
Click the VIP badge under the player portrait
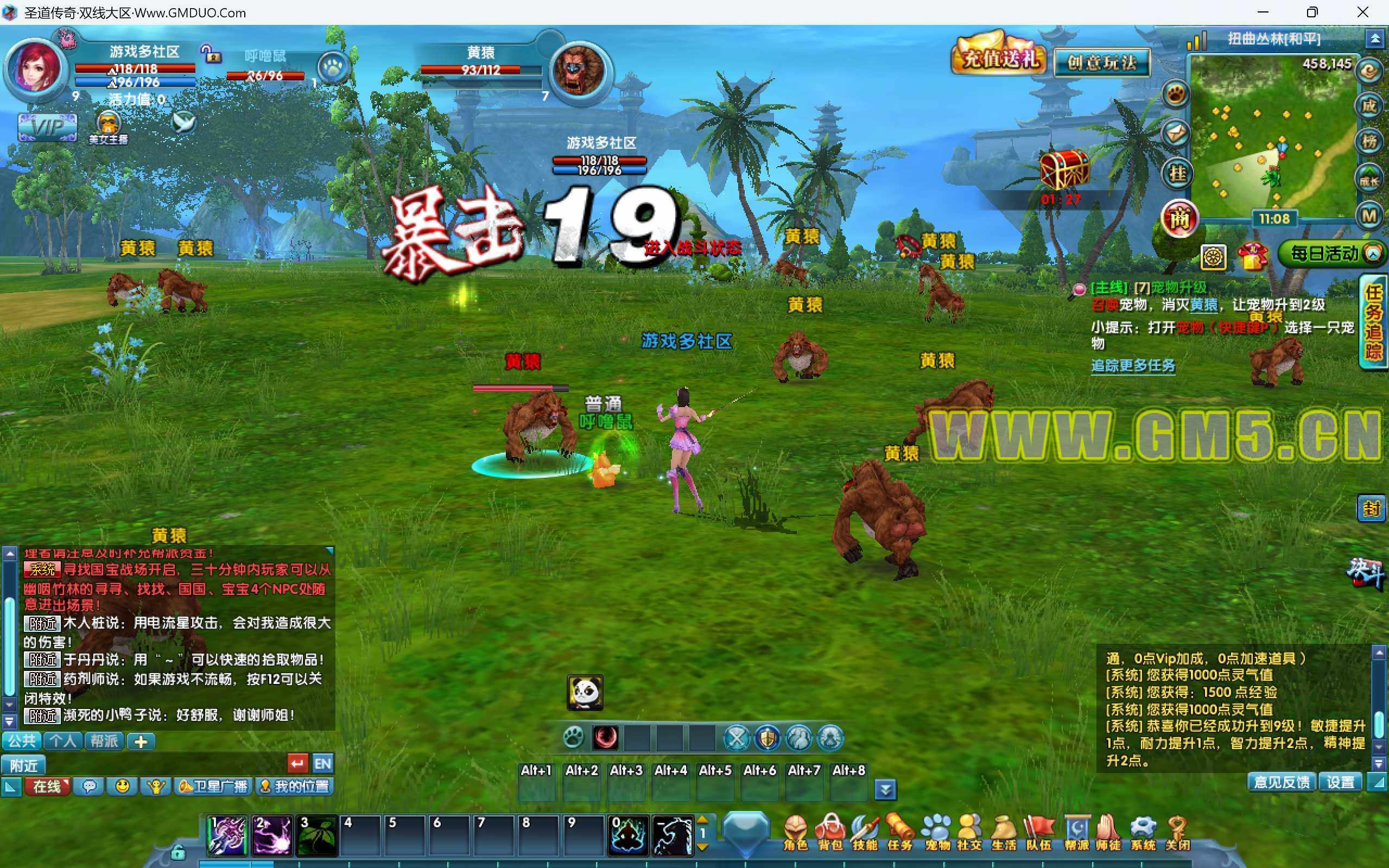tap(47, 127)
